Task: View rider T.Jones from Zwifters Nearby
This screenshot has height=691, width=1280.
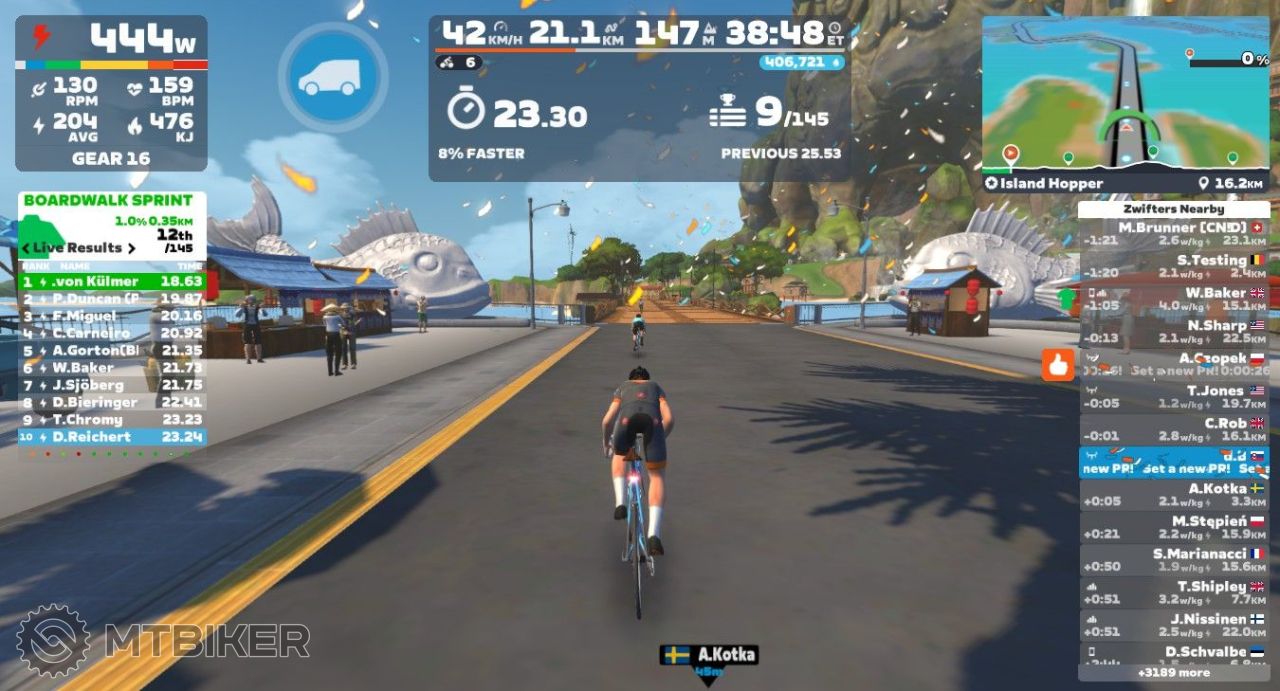Action: (1173, 396)
